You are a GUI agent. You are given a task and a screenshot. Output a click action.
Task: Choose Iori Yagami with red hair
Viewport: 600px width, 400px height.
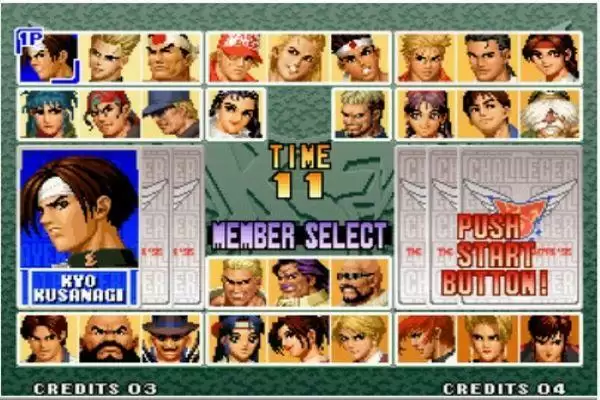[x=424, y=339]
